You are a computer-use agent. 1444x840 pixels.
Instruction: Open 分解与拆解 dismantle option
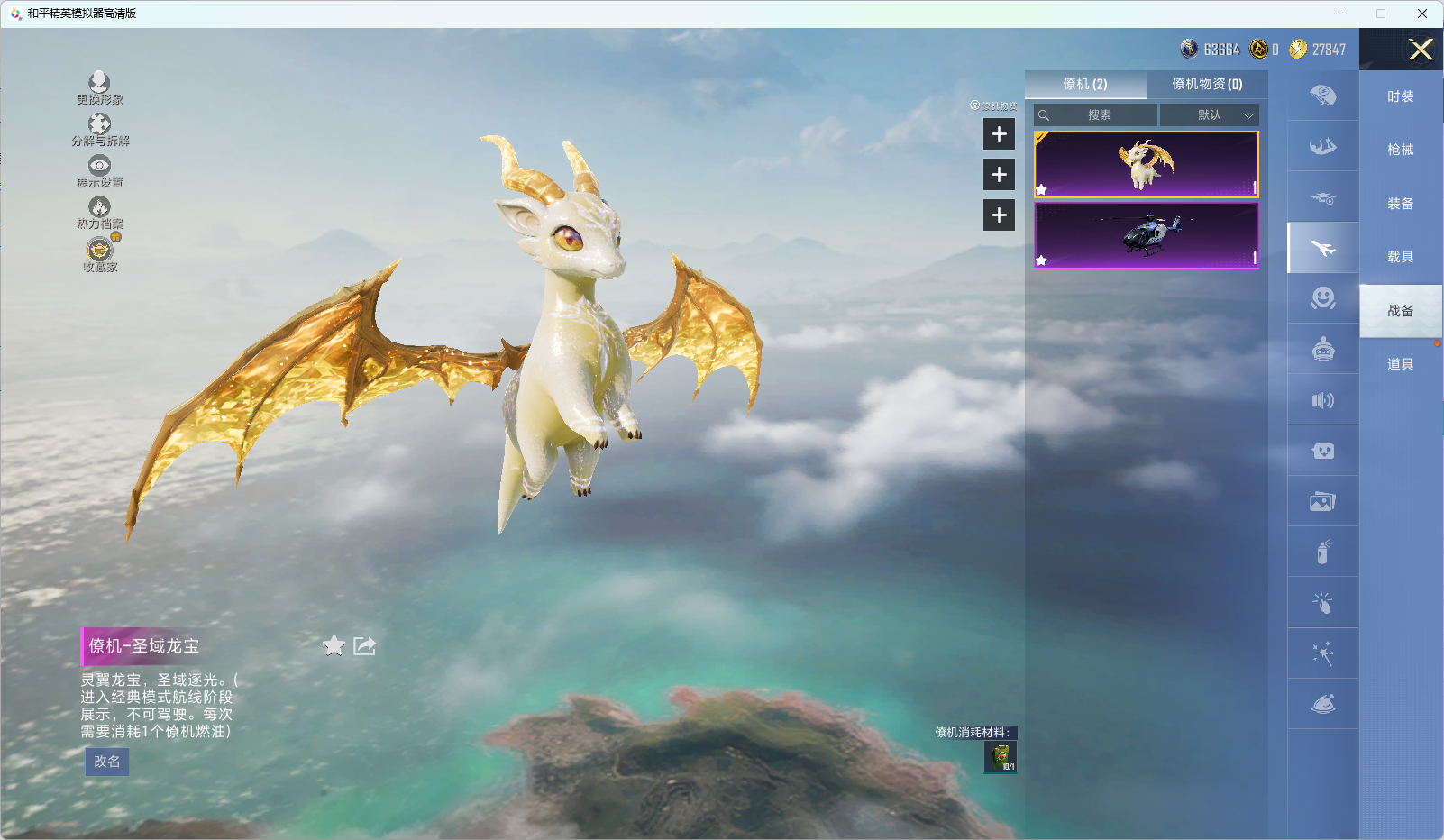pos(99,130)
